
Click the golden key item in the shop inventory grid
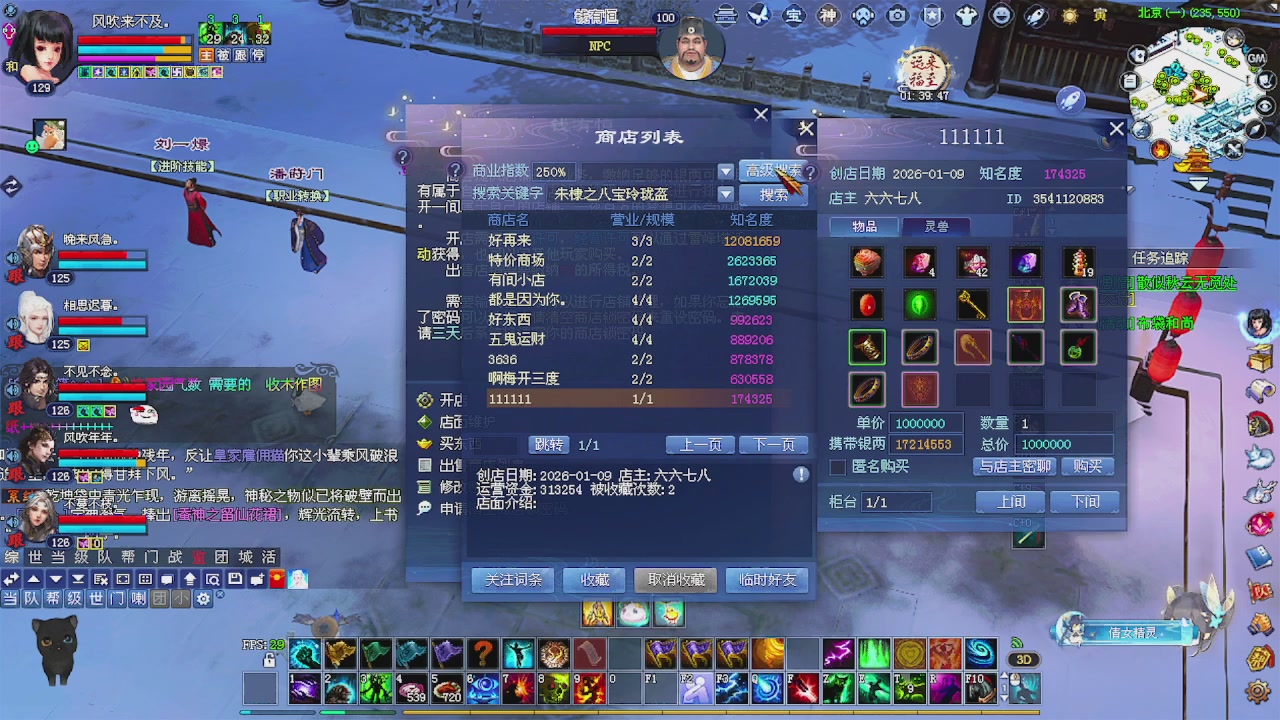pos(970,304)
